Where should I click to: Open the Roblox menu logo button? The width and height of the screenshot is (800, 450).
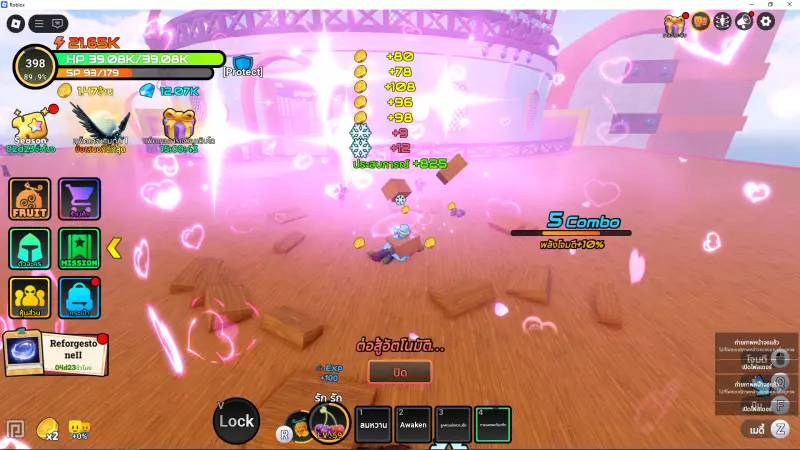(16, 22)
